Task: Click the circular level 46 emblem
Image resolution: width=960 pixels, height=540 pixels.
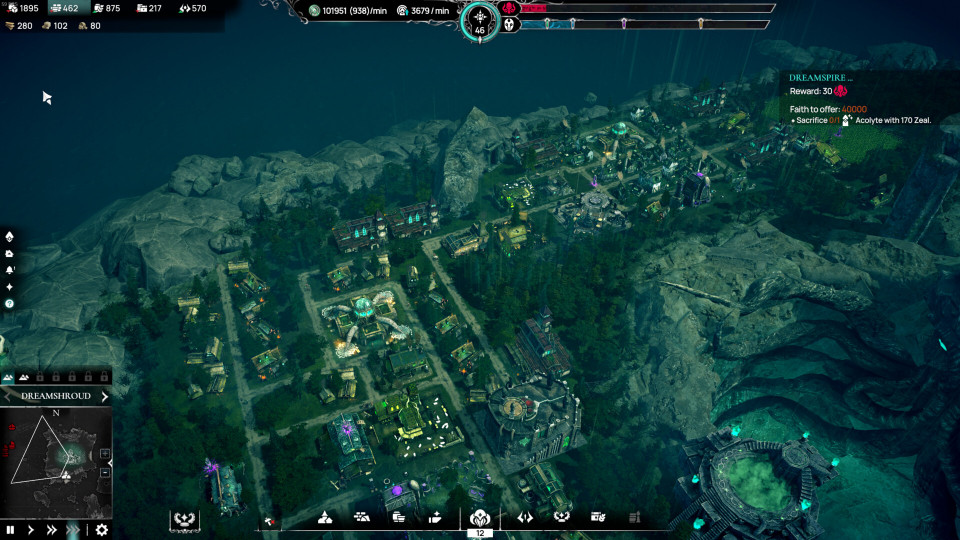Action: coord(479,20)
